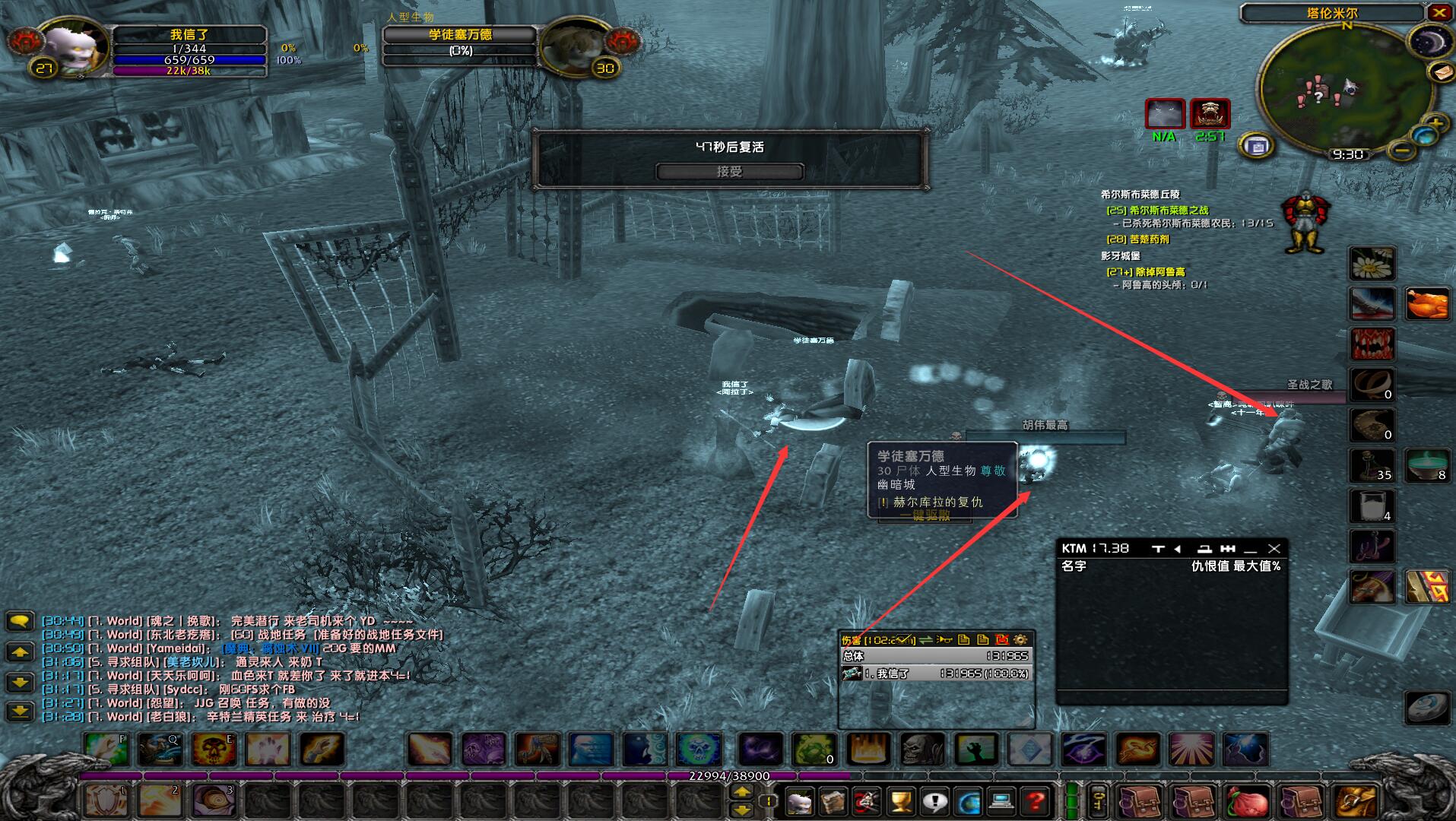Select the 除掉阿鲁高 quest in the tracker

click(1156, 271)
